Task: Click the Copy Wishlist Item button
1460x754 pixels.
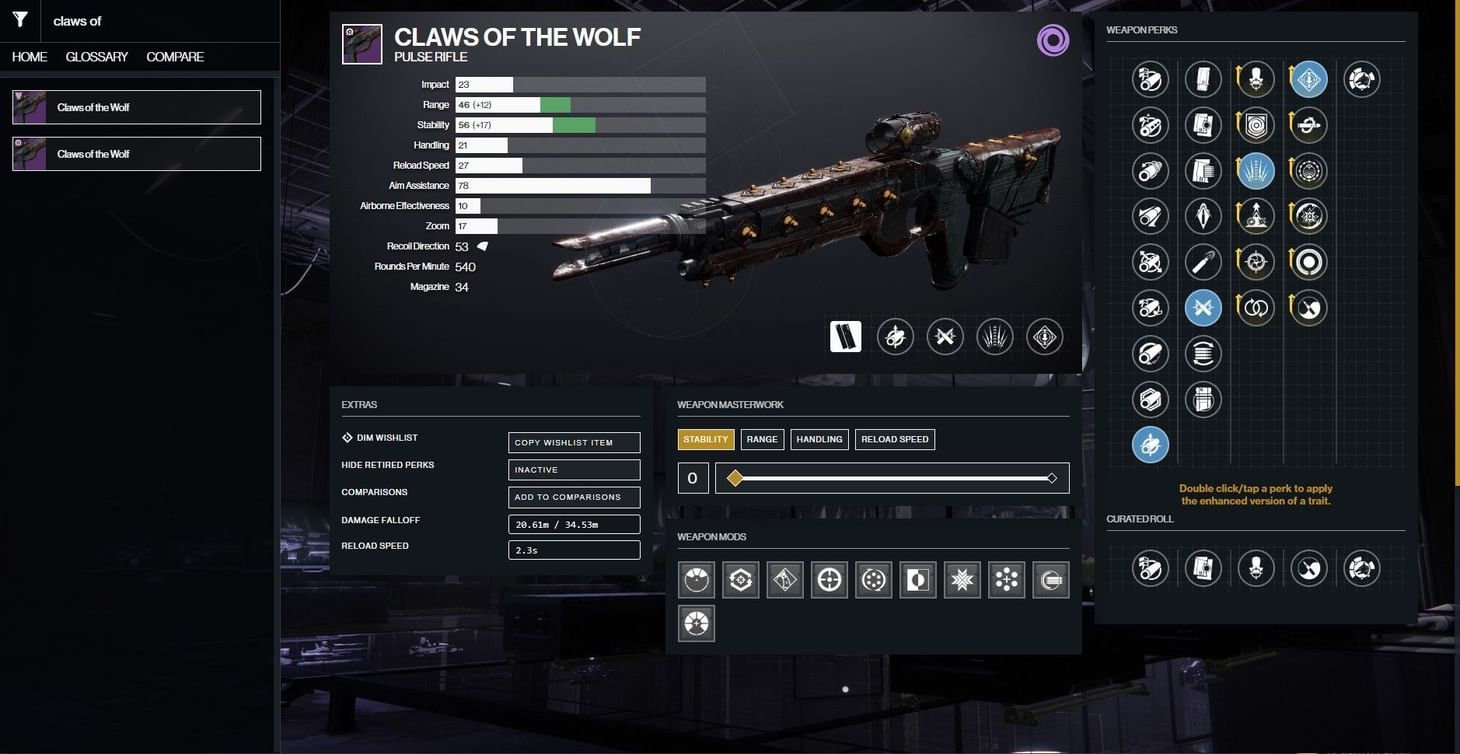Action: pos(573,441)
